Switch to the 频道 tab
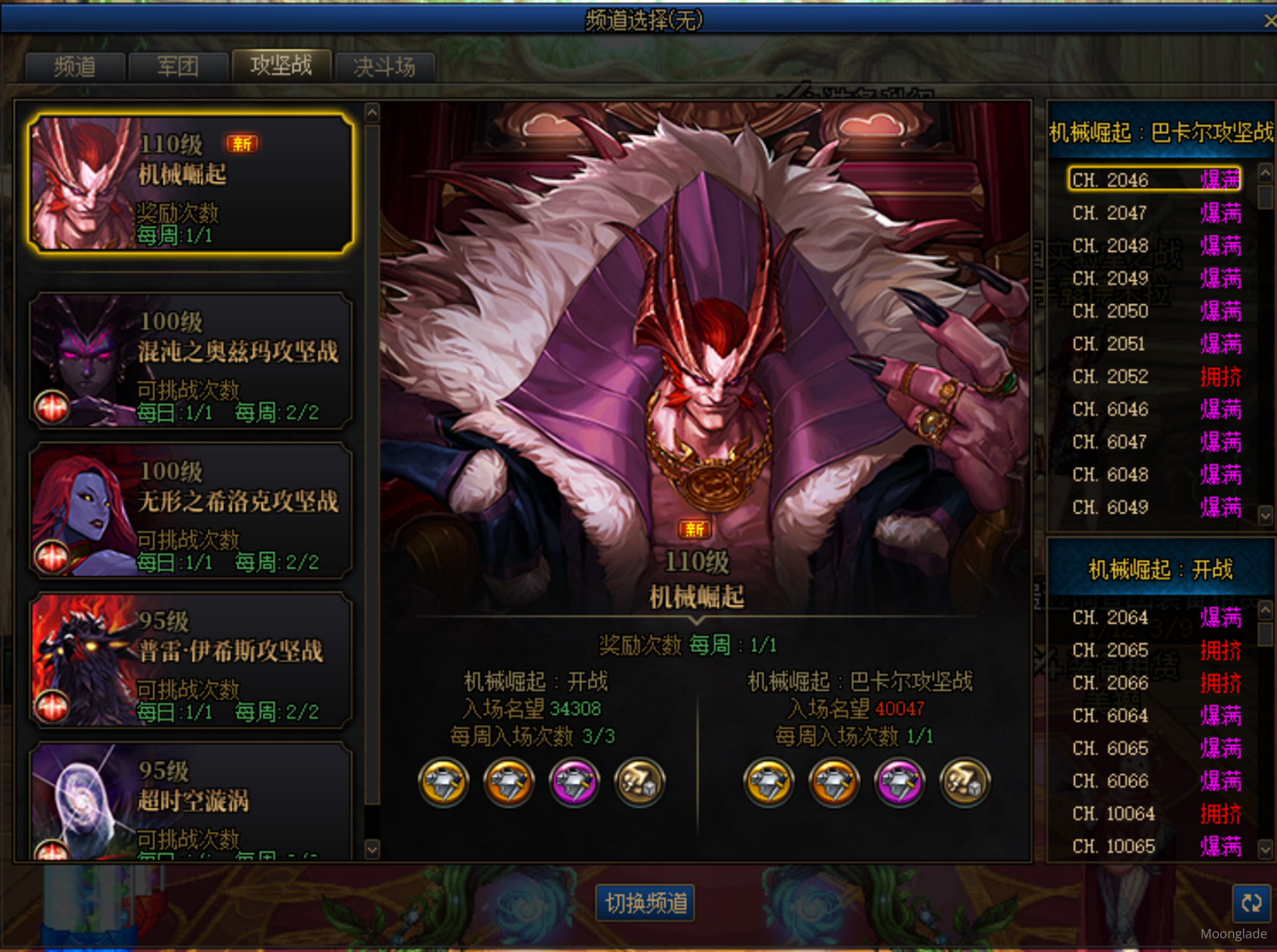 coord(75,66)
